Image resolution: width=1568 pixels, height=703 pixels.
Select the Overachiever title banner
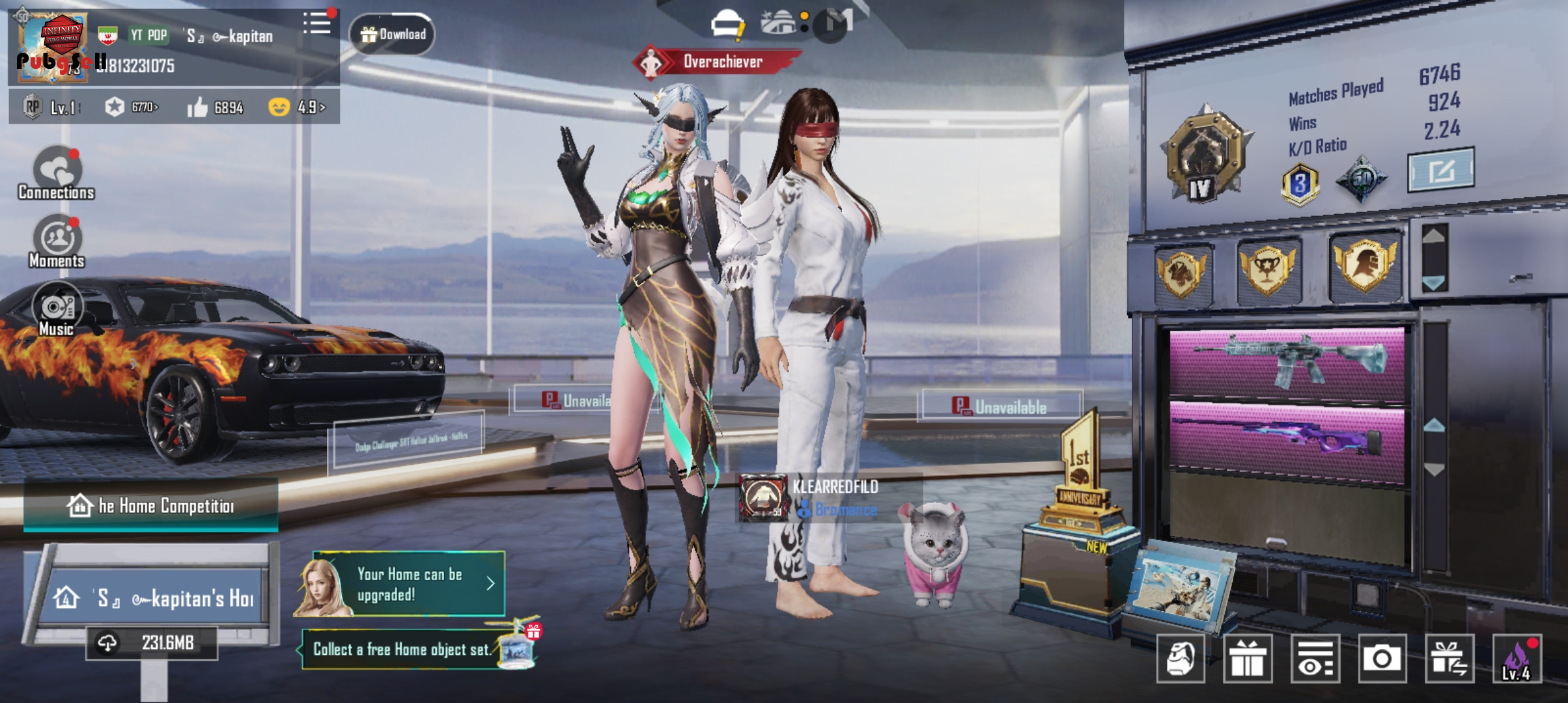719,62
